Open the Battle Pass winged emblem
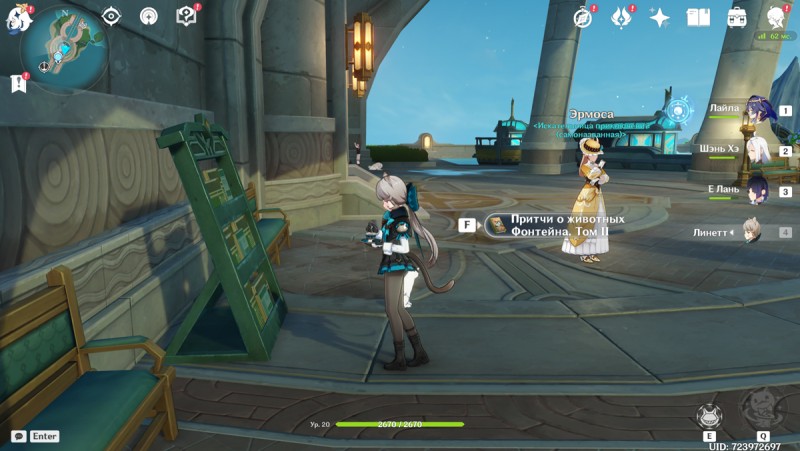800x451 pixels. click(x=621, y=17)
